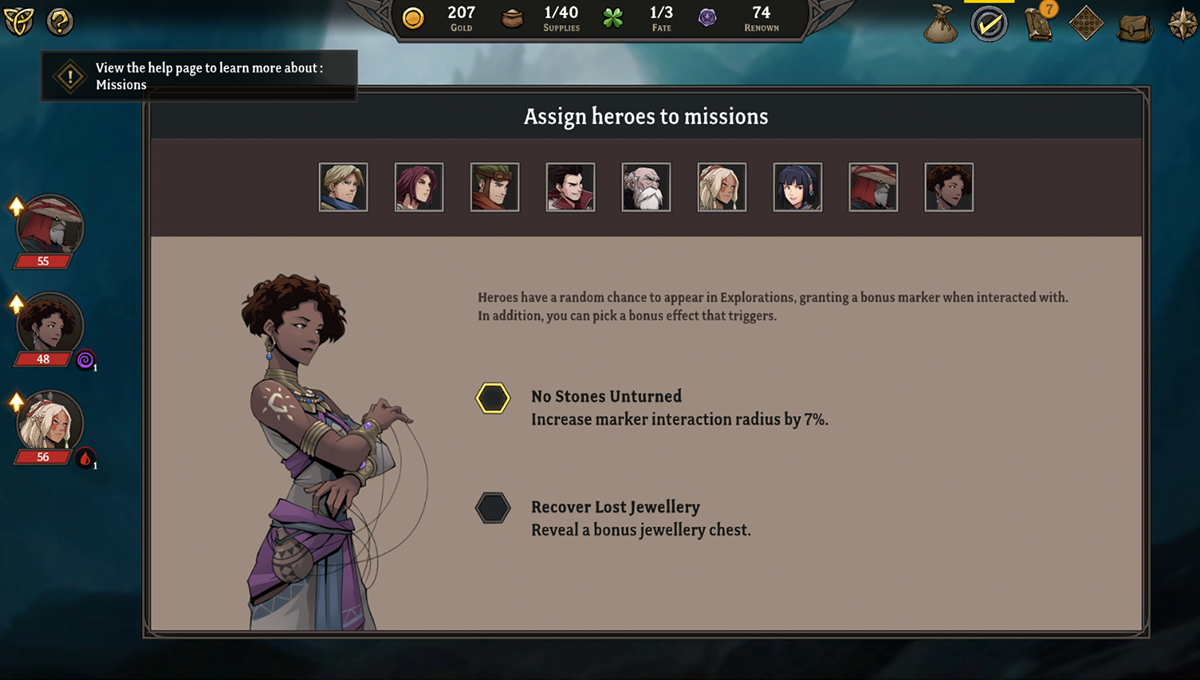This screenshot has width=1200, height=680.
Task: Open the compass star map icon
Action: tap(1183, 24)
